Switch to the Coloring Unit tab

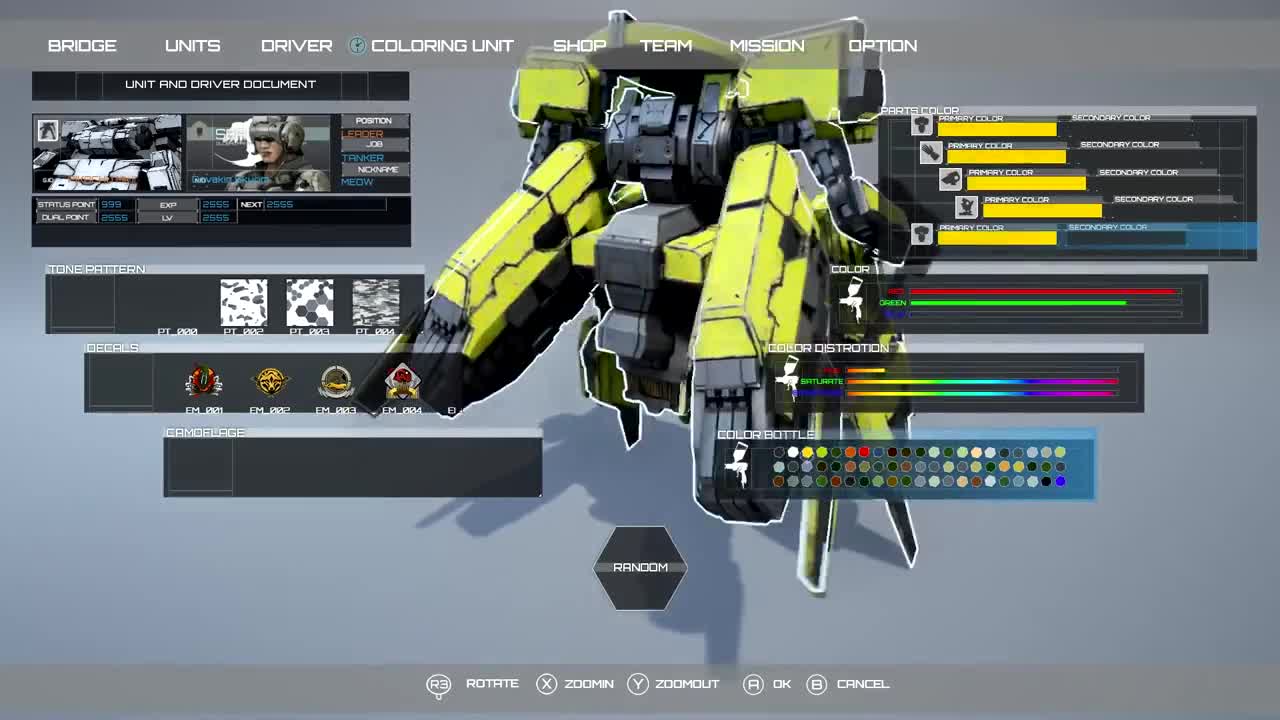click(441, 45)
